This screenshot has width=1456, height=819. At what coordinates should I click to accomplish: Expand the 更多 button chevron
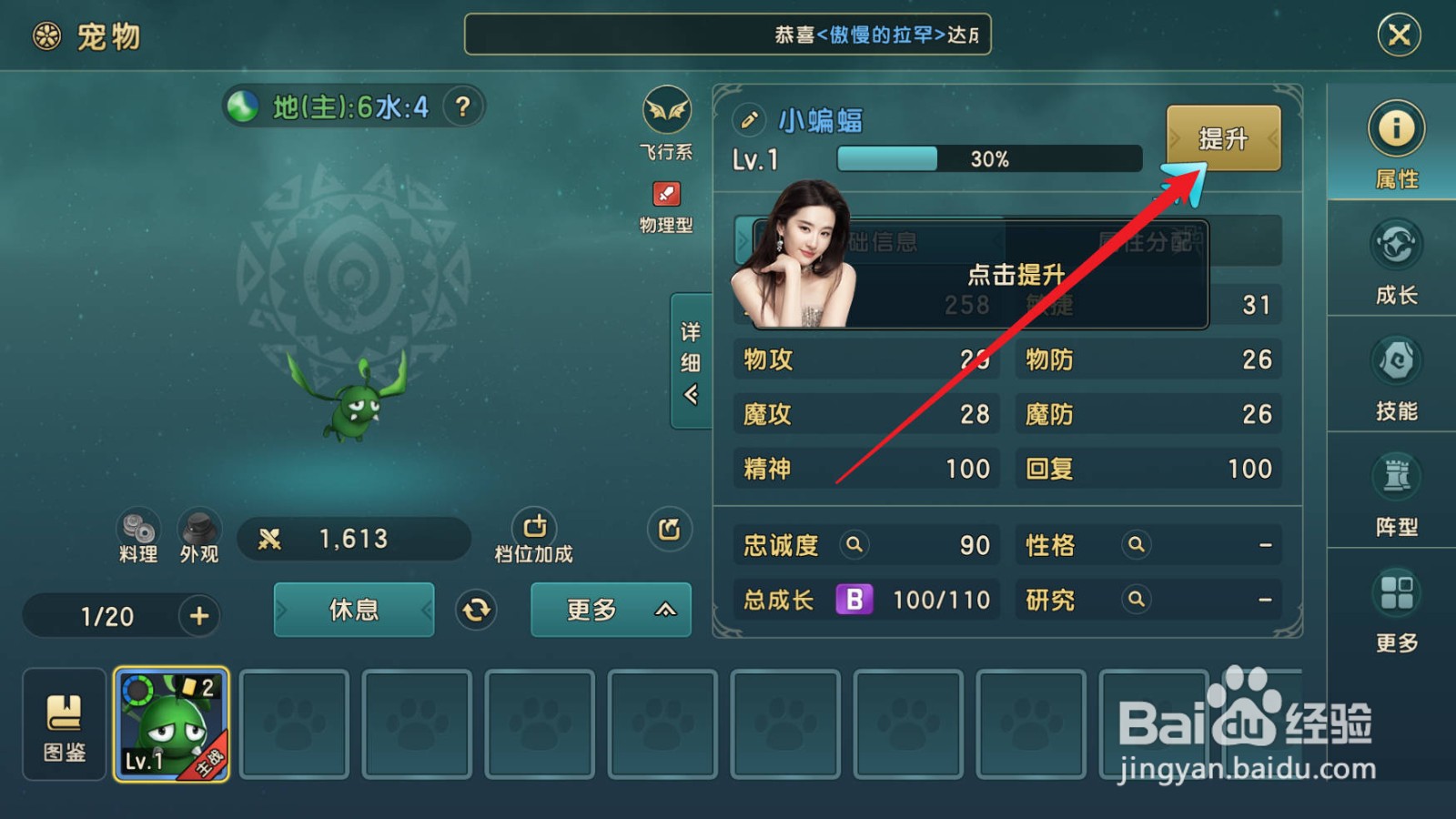coord(663,611)
